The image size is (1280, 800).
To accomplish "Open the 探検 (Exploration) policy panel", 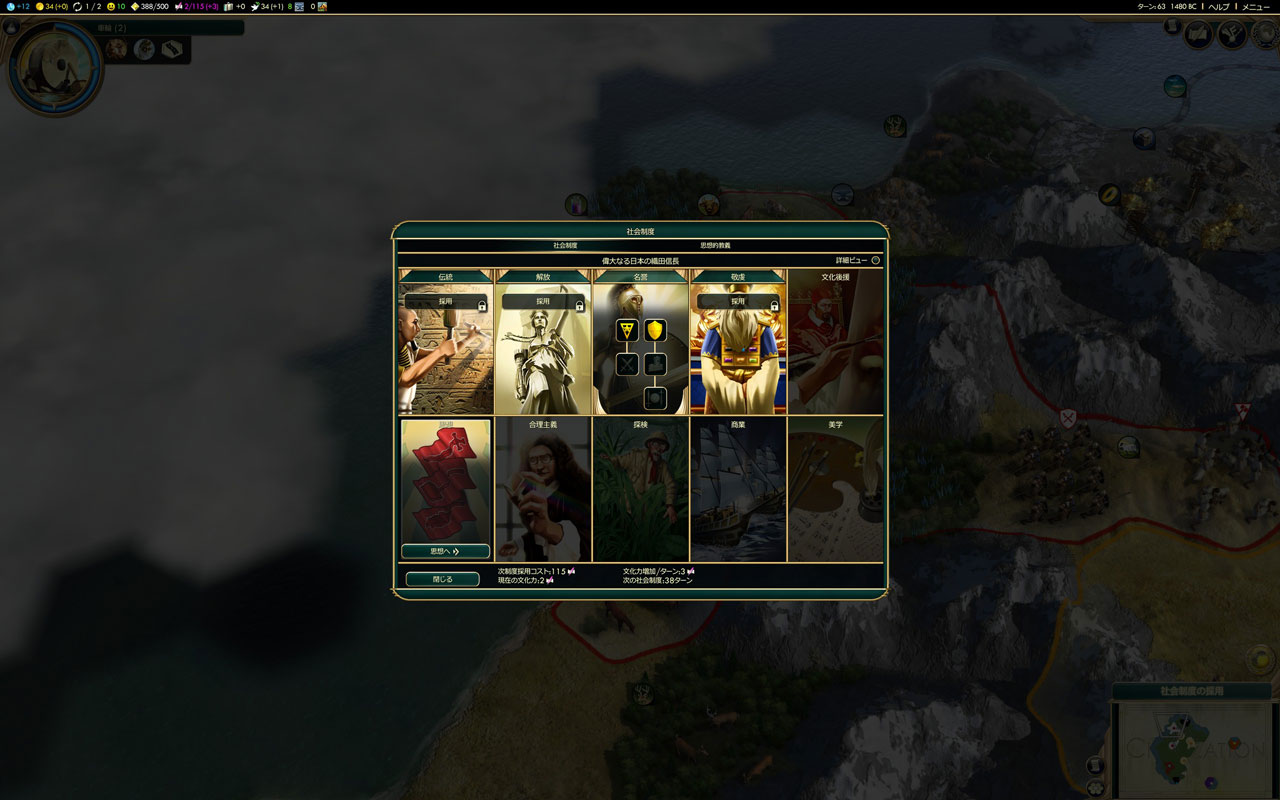I will [640, 490].
